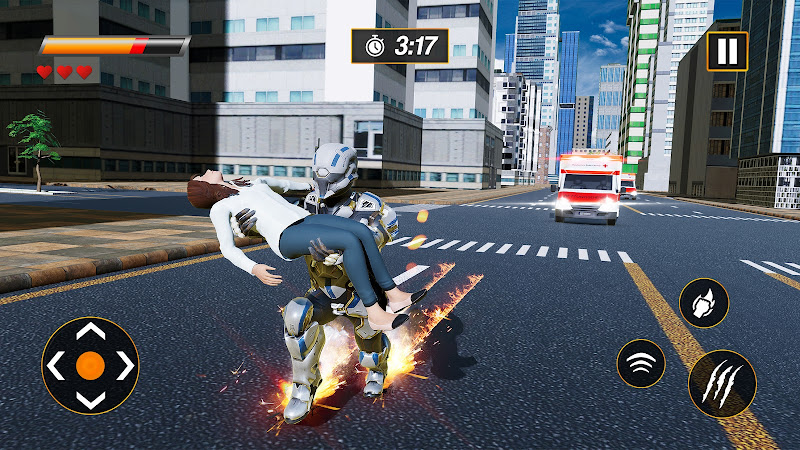Tap the right arrow on the movement pad
The height and width of the screenshot is (450, 800).
click(x=124, y=366)
